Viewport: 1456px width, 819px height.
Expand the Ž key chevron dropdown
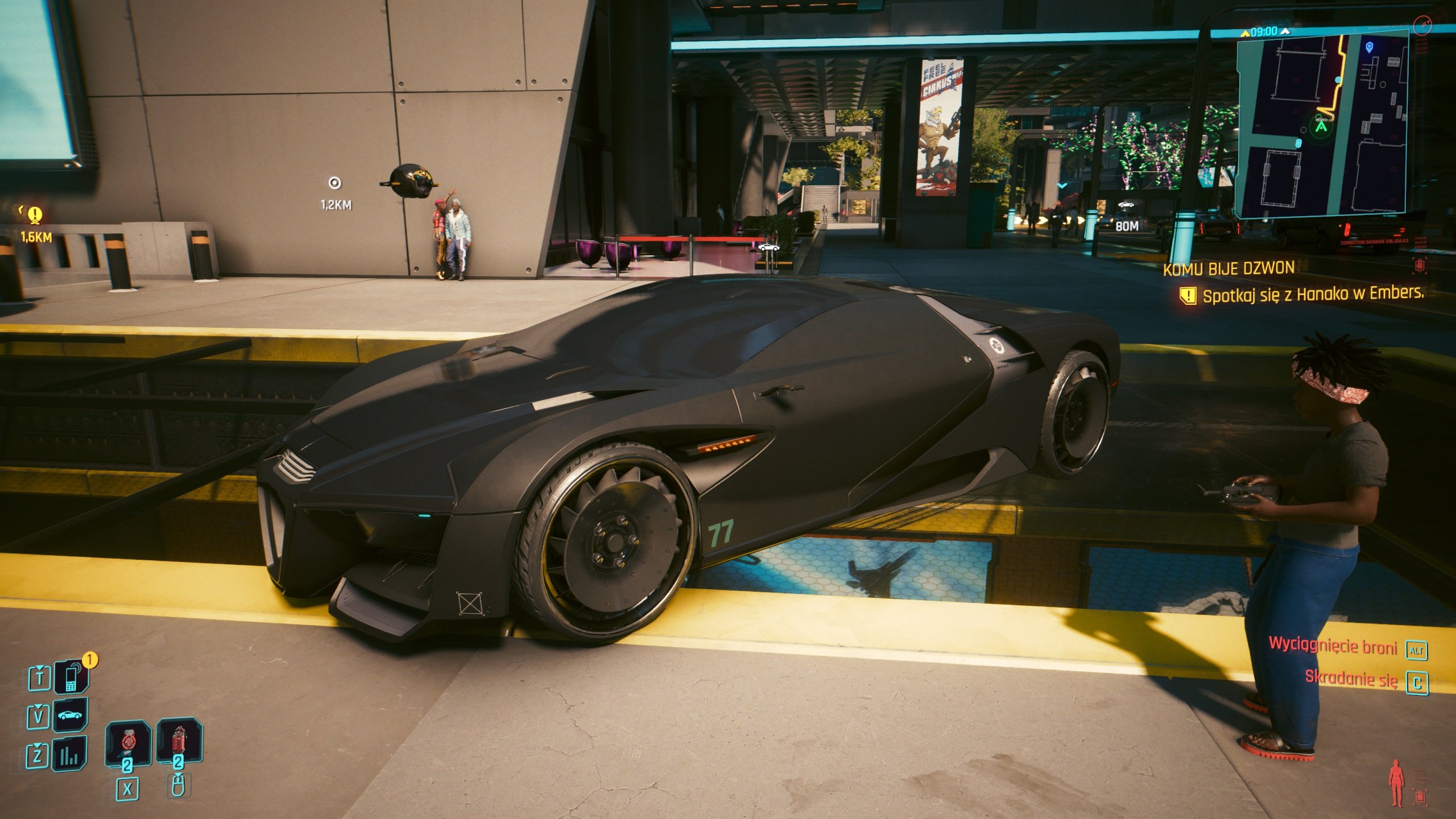tap(36, 744)
